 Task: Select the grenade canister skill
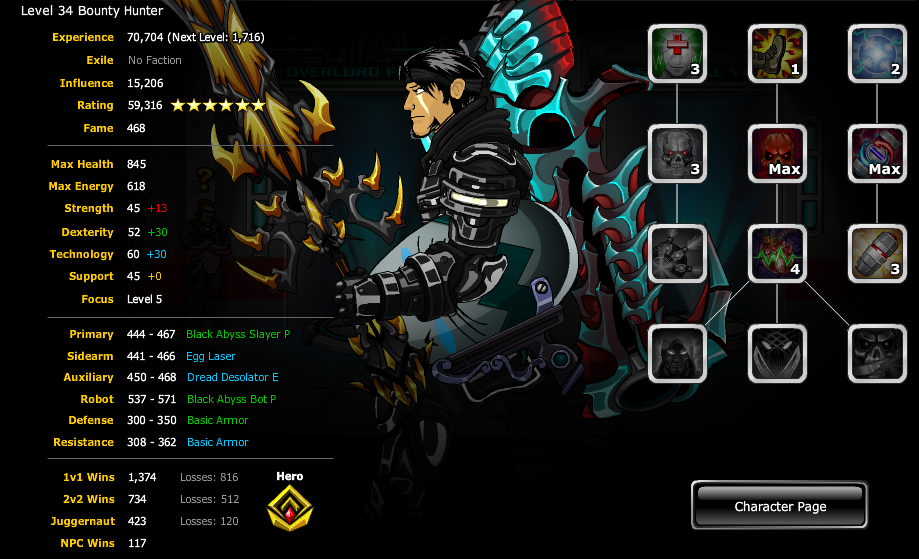pos(877,253)
